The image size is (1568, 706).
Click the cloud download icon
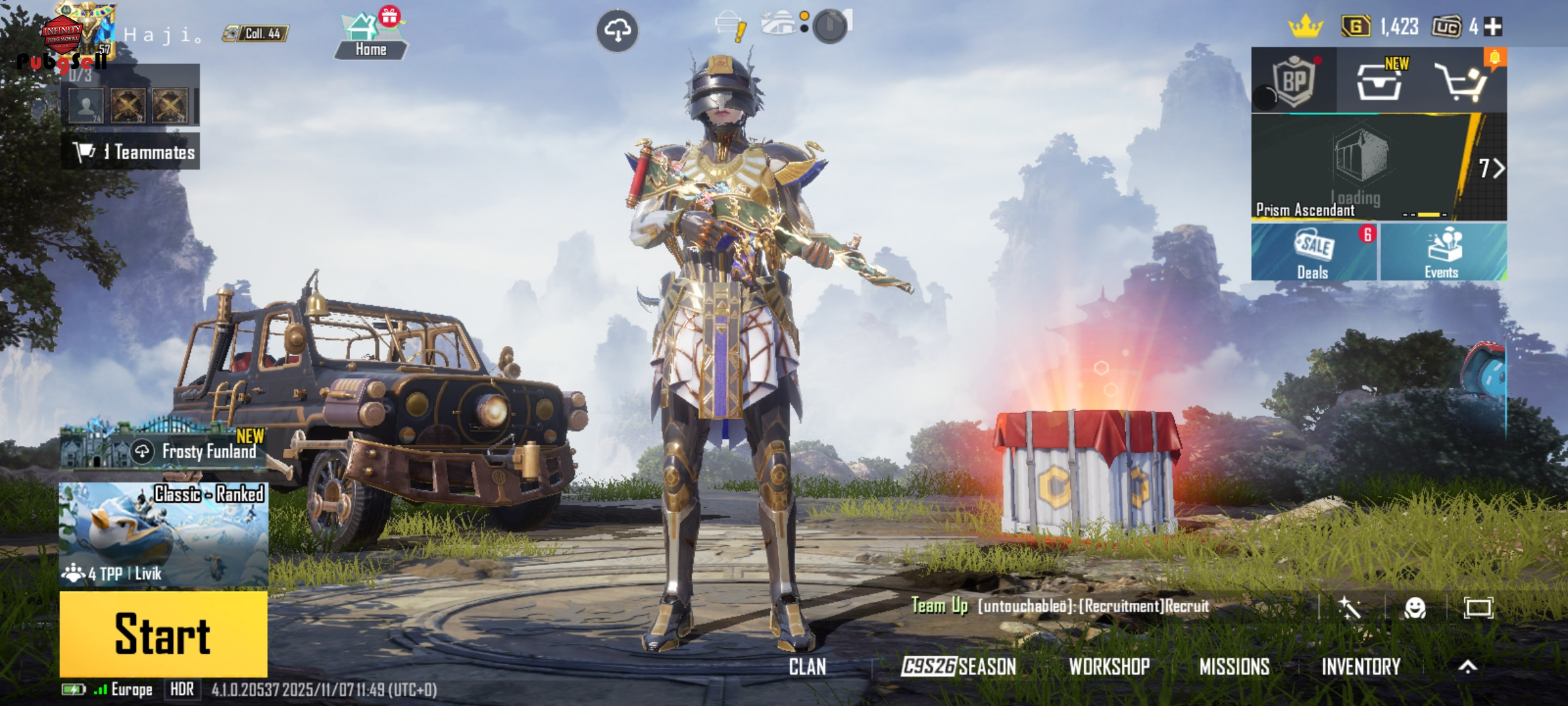point(617,30)
